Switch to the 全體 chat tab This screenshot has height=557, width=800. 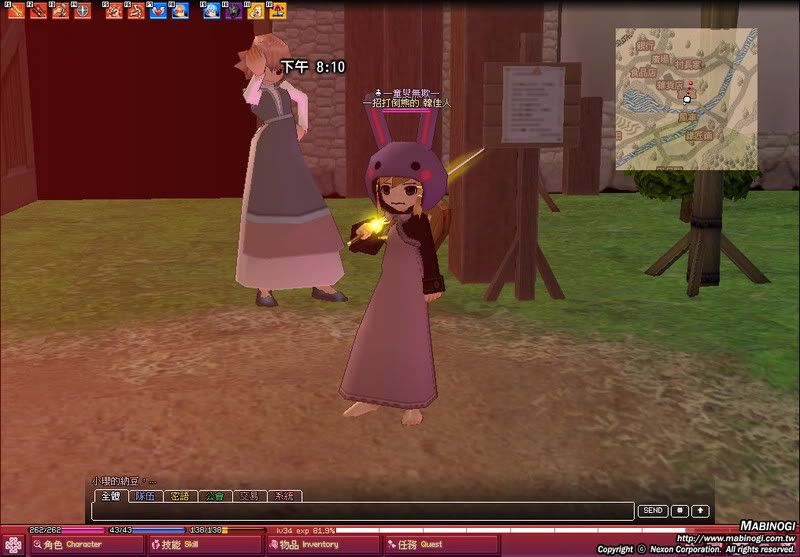click(109, 496)
